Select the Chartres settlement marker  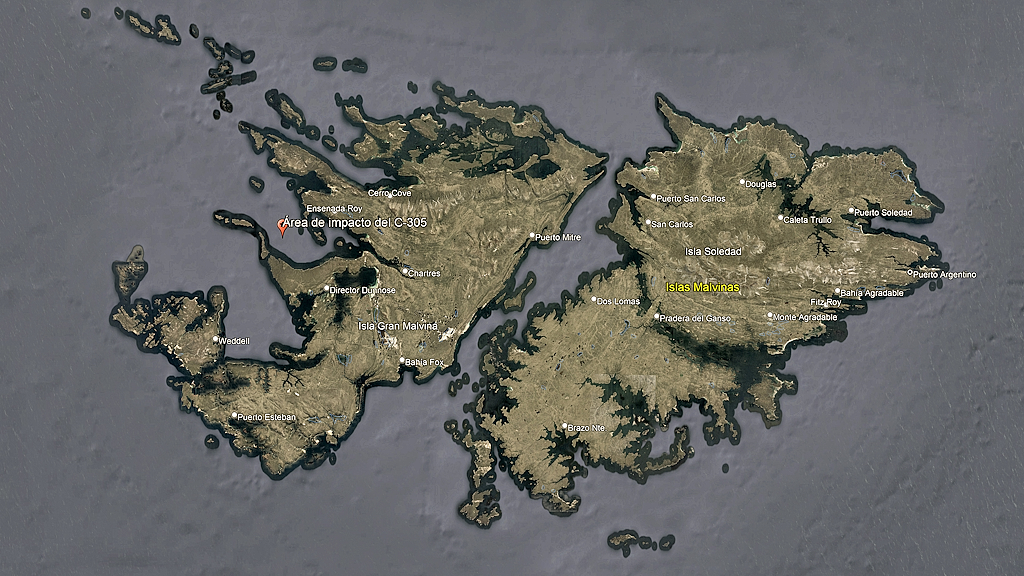[405, 271]
